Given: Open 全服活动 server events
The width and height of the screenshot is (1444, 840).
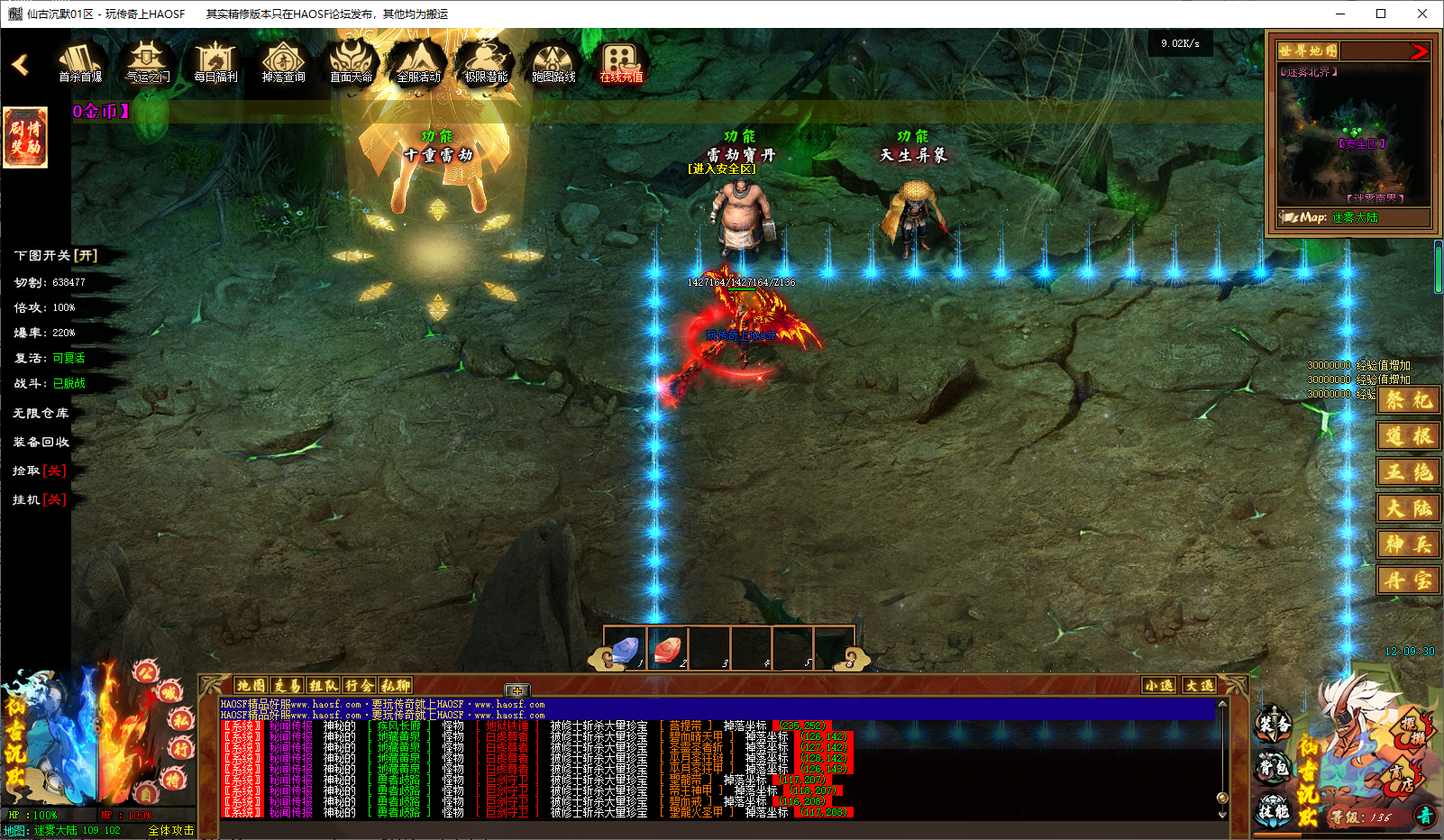Looking at the screenshot, I should pos(418,62).
